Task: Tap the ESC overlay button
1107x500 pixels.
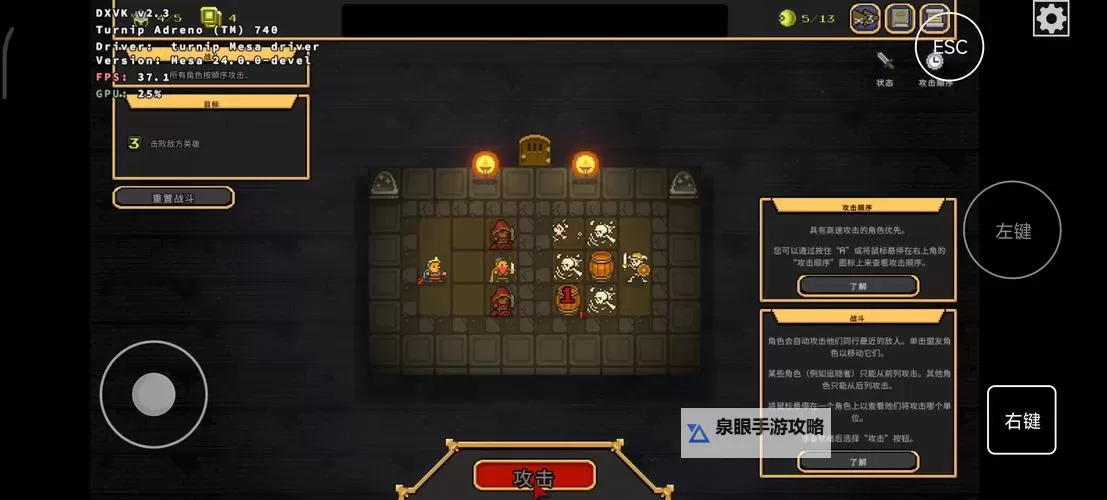Action: click(x=949, y=46)
